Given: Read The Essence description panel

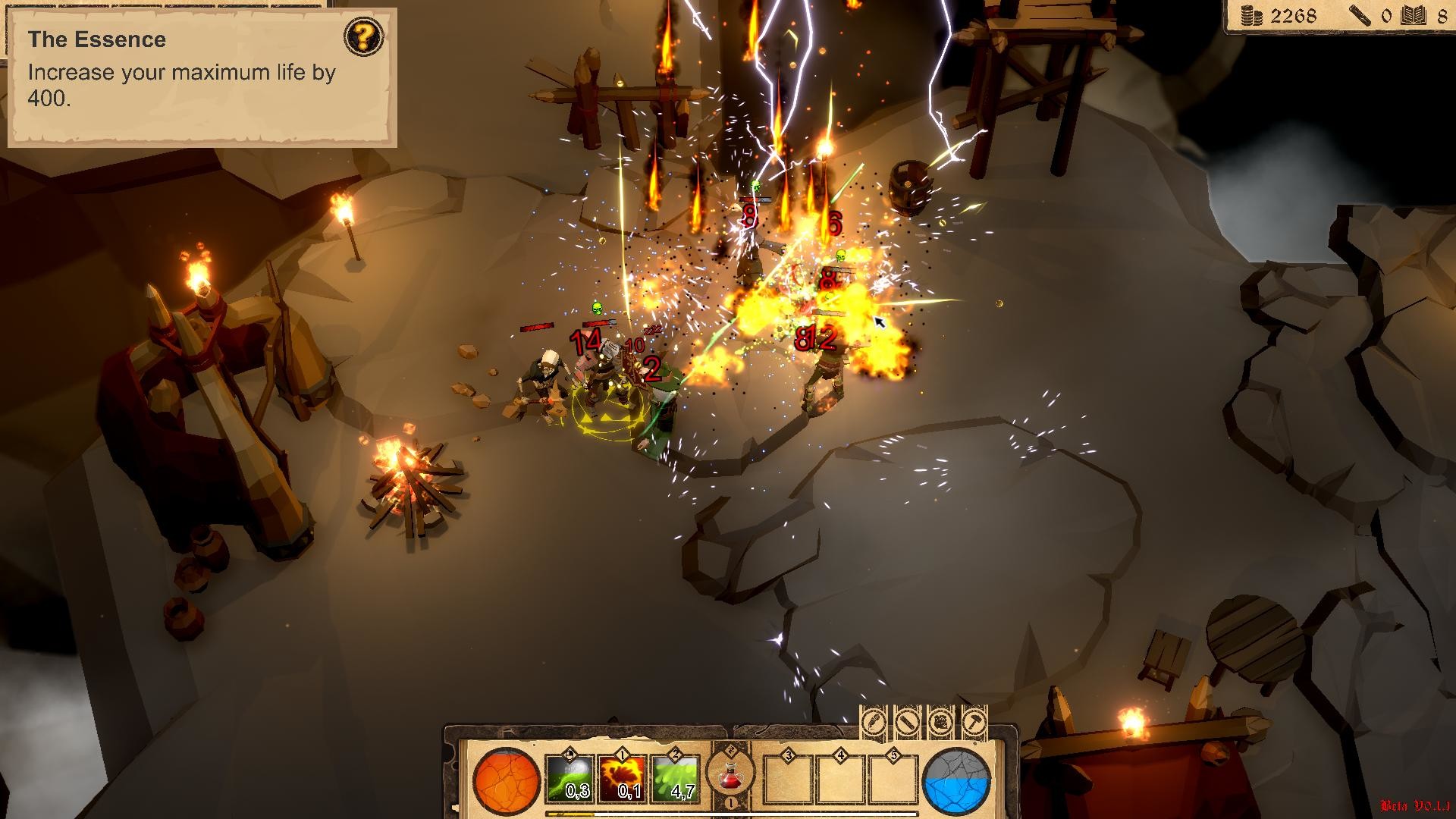Looking at the screenshot, I should [182, 83].
